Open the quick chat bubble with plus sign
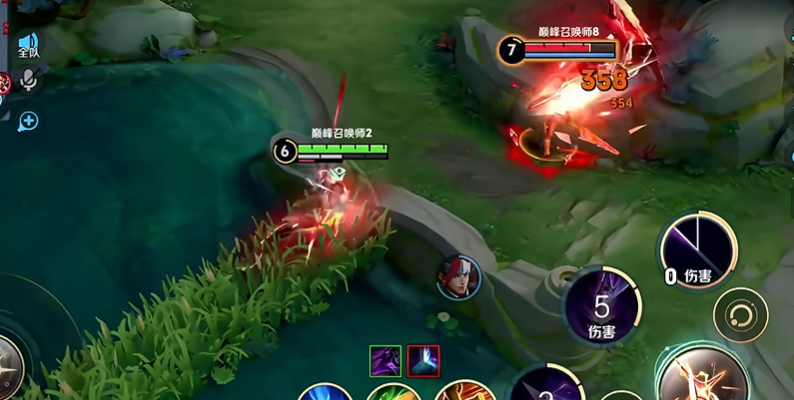Screen dimensions: 794x400 tap(28, 121)
